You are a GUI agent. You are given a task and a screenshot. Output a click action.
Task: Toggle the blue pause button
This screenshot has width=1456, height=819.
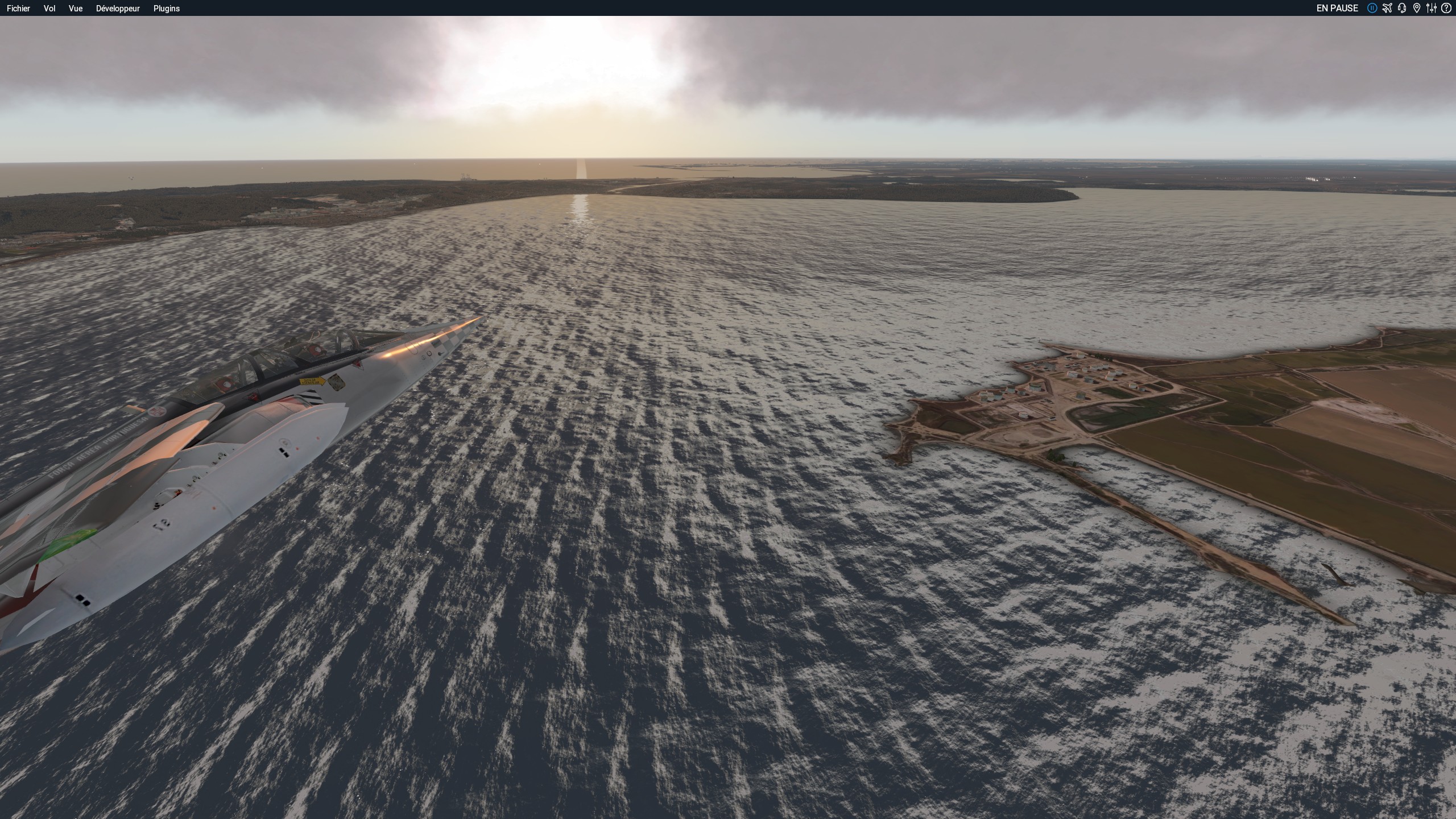point(1372,8)
